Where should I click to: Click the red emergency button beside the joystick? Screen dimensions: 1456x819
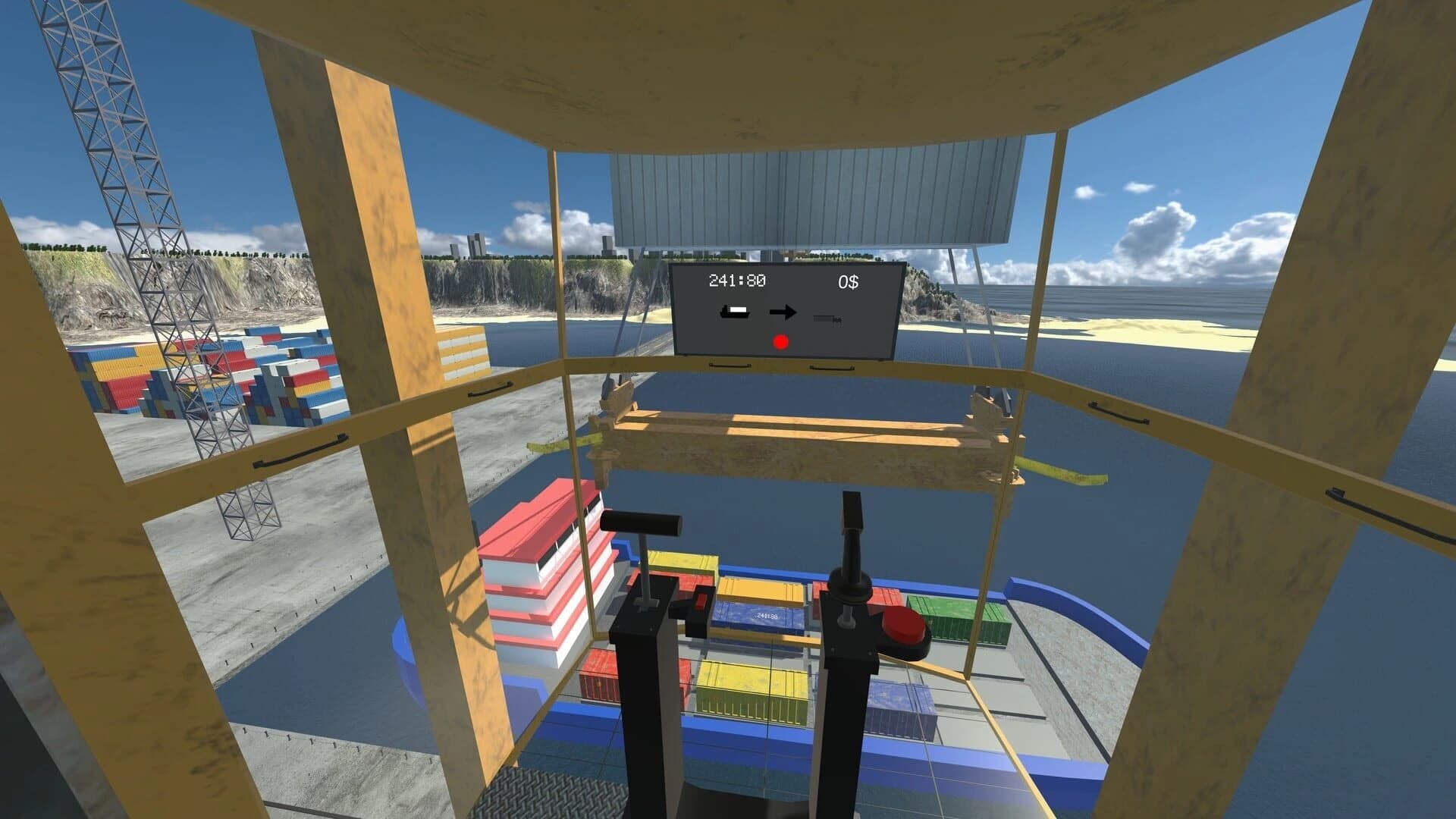pyautogui.click(x=905, y=623)
